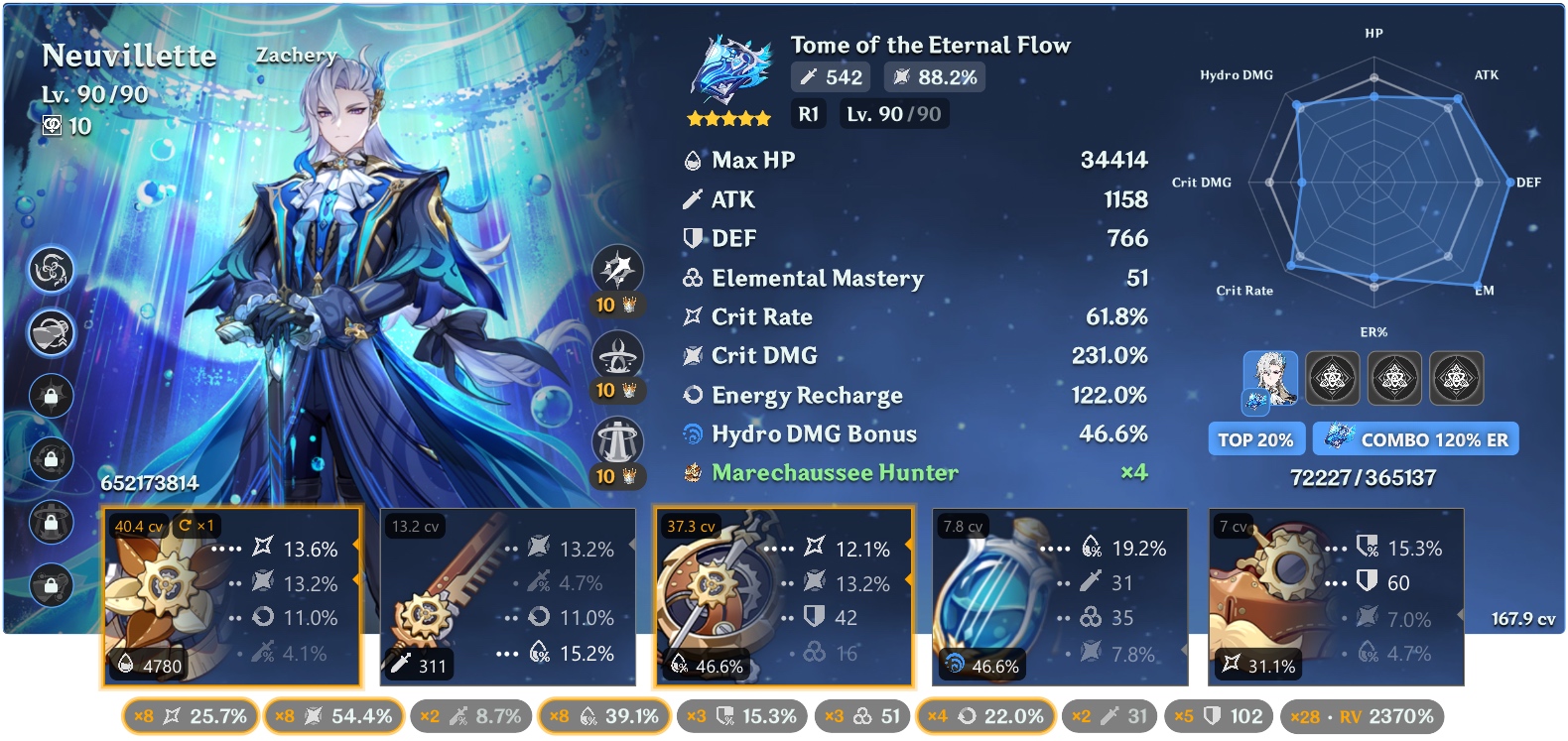The width and height of the screenshot is (1568, 741).
Task: Click the Marechaussee Hunter set bonus row
Action: tap(836, 473)
